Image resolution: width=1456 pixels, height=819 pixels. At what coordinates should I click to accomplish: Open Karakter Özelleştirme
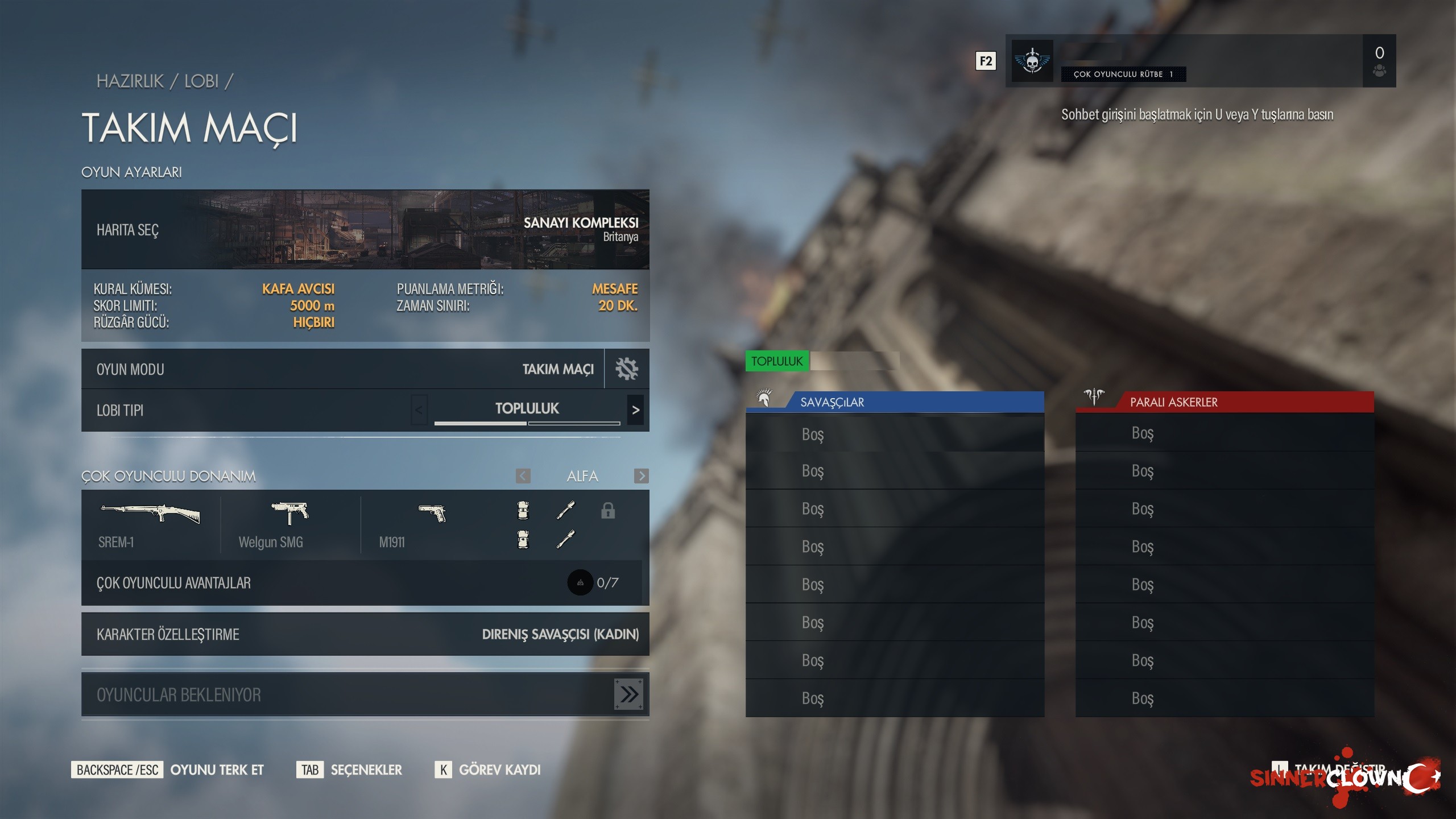click(365, 634)
